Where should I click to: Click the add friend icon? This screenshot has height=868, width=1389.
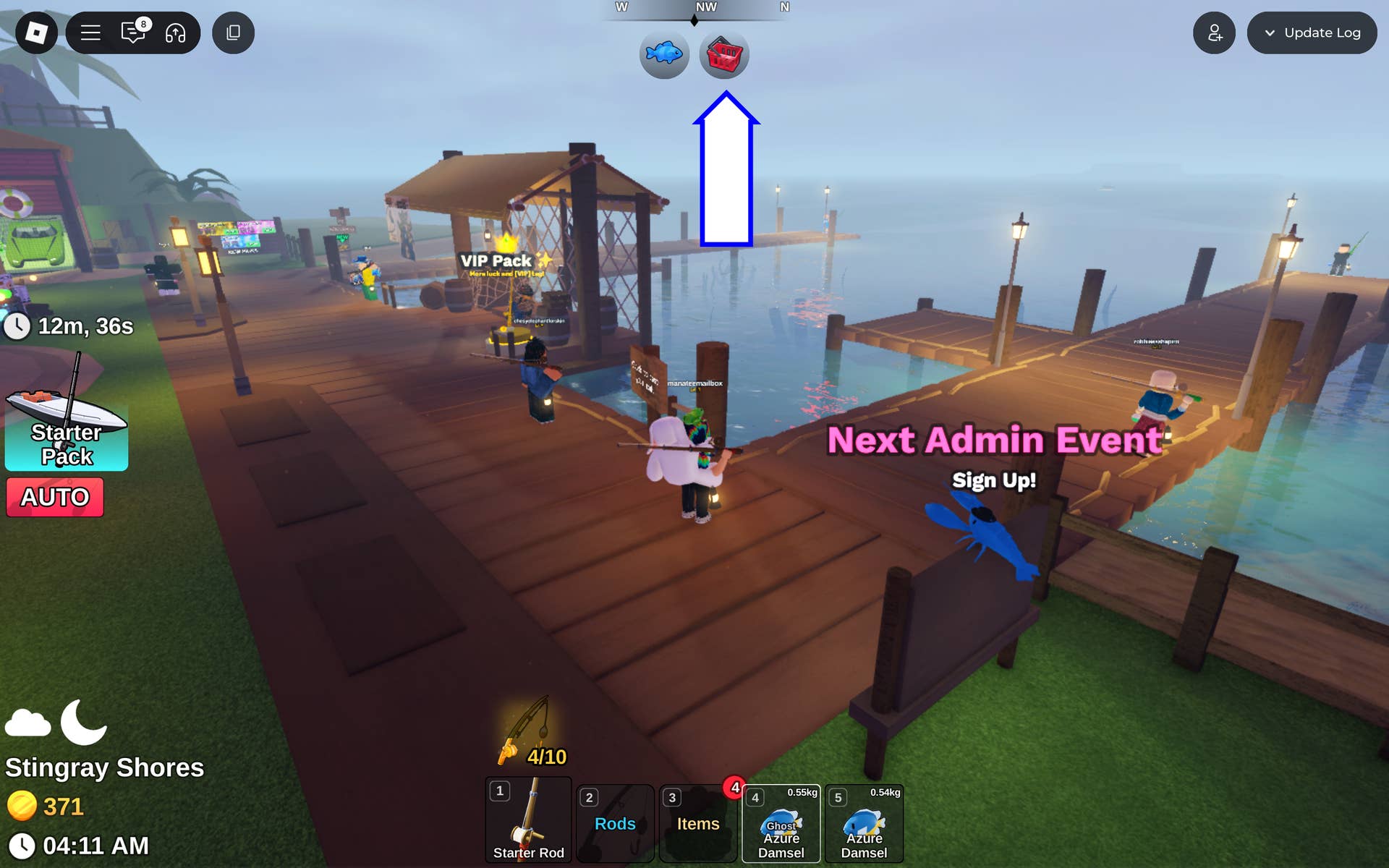(1214, 33)
